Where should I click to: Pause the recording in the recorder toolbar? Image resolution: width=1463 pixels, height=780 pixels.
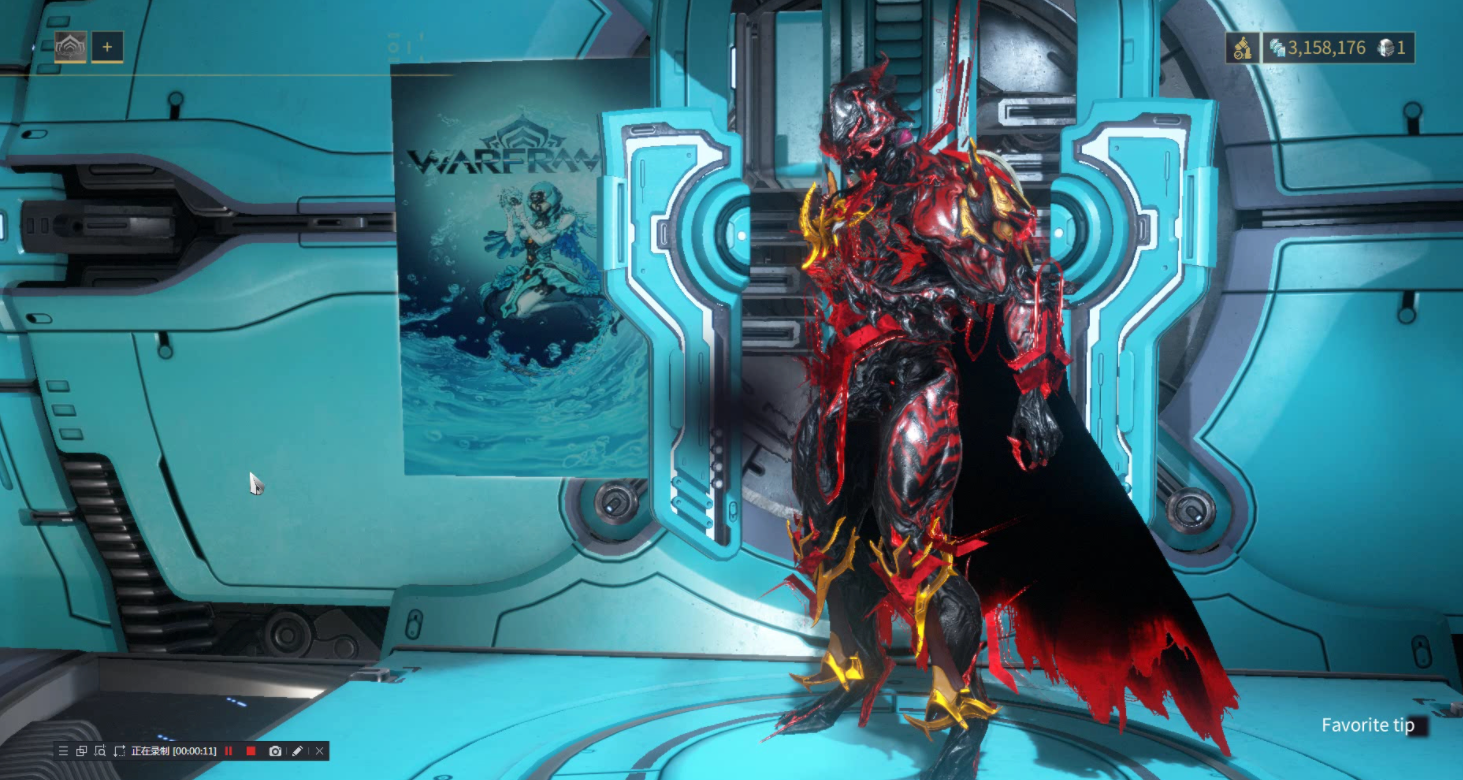(229, 751)
